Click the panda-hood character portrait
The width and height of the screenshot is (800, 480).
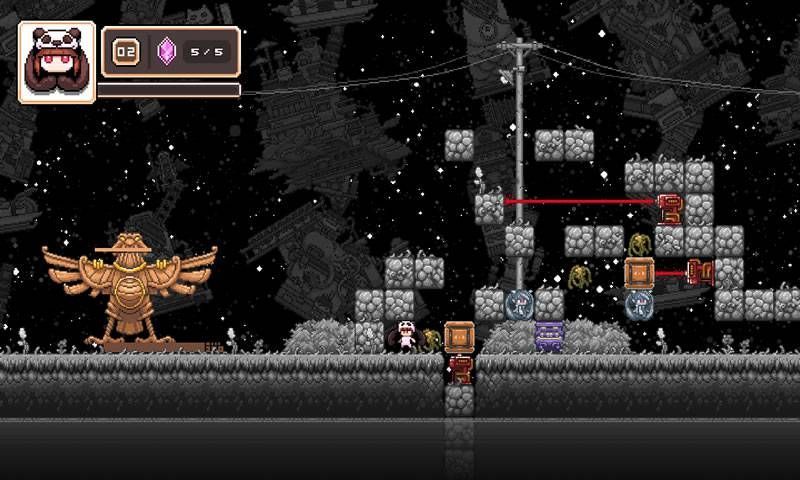(x=56, y=62)
